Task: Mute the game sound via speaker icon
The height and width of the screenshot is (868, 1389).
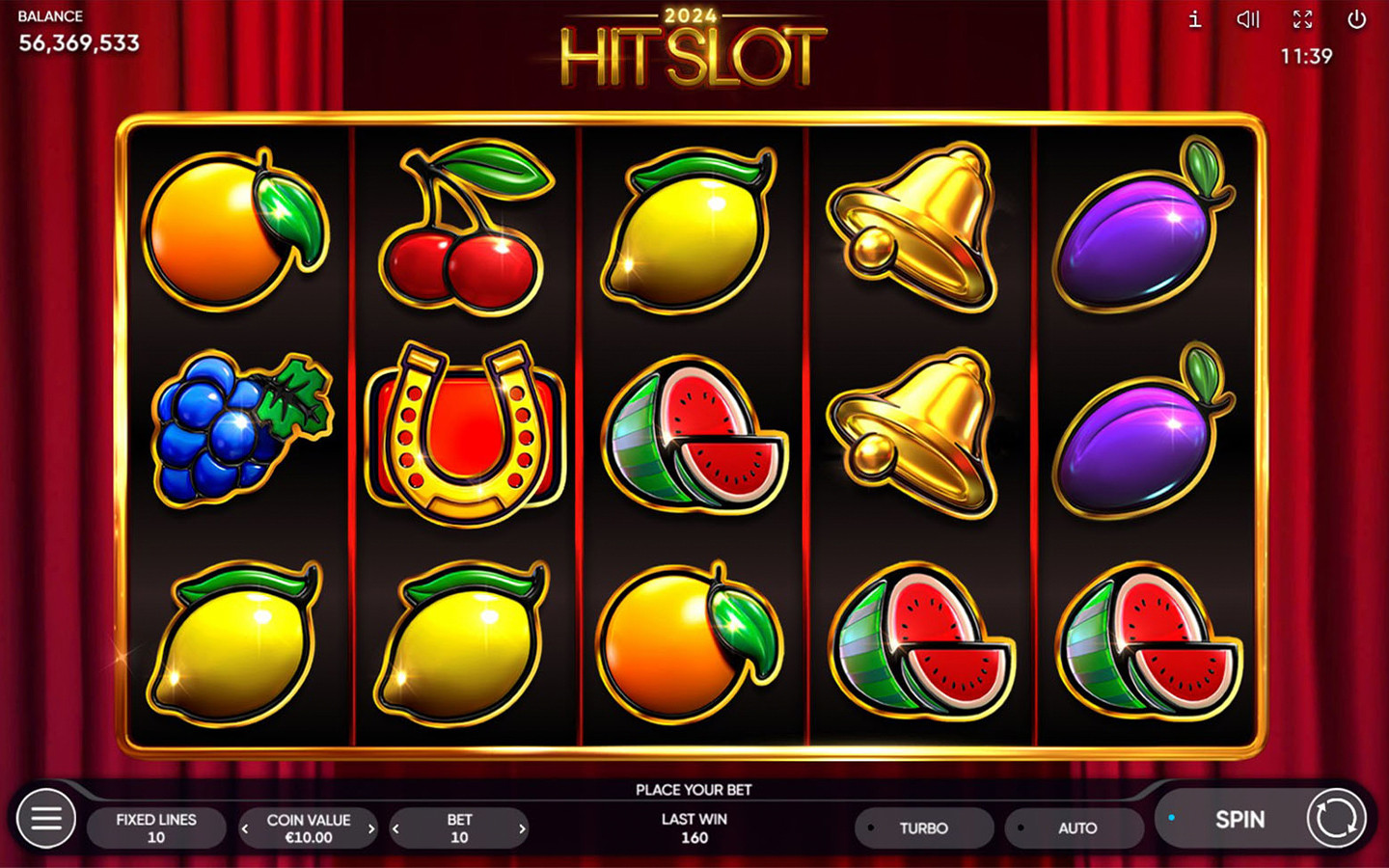Action: pyautogui.click(x=1247, y=19)
